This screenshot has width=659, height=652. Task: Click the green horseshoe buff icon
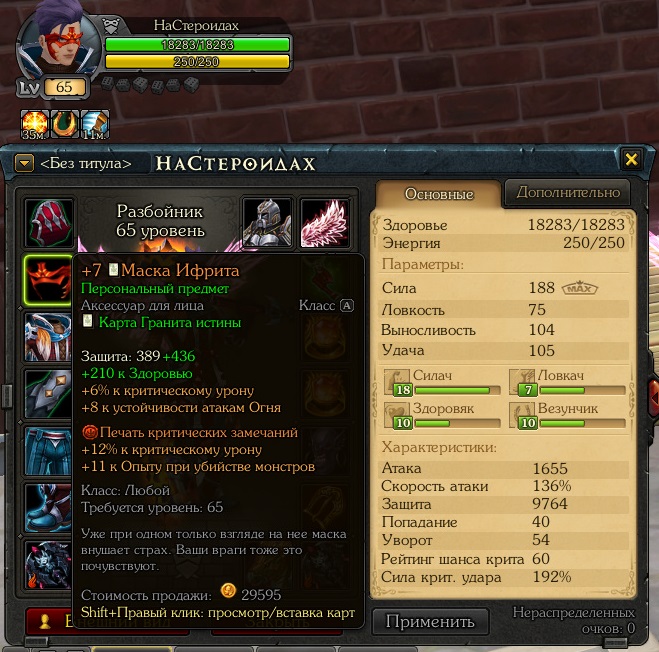coord(64,123)
